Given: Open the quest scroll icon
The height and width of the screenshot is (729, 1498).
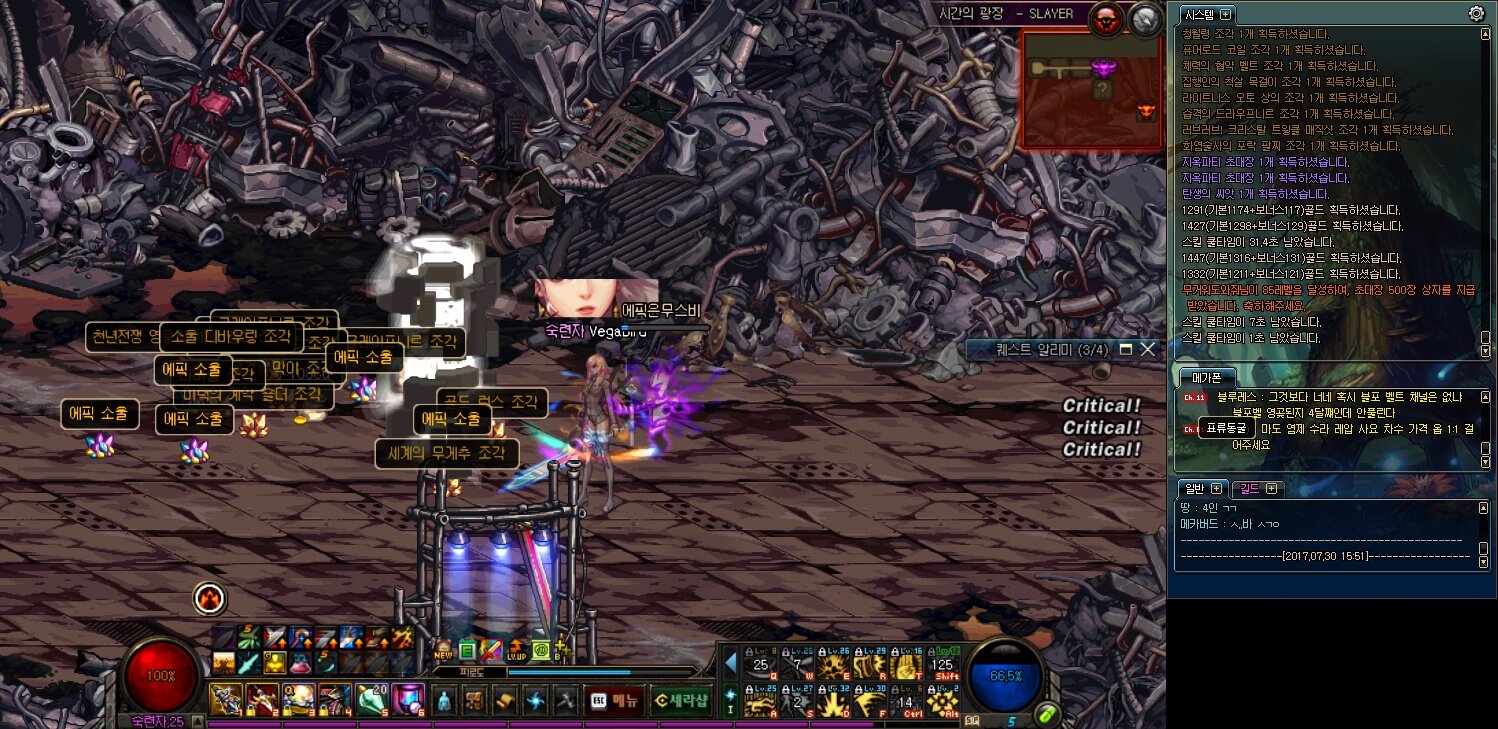Looking at the screenshot, I should point(506,700).
